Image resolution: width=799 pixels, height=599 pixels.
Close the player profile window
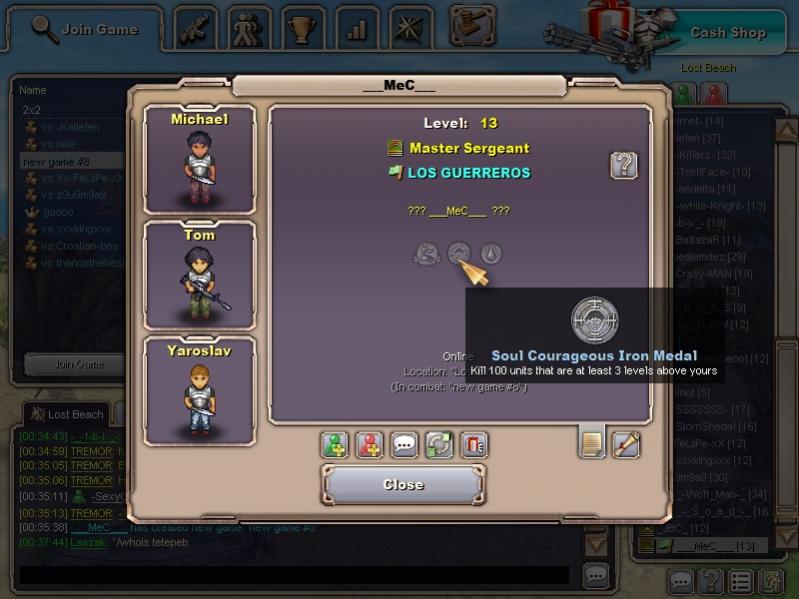pos(403,485)
